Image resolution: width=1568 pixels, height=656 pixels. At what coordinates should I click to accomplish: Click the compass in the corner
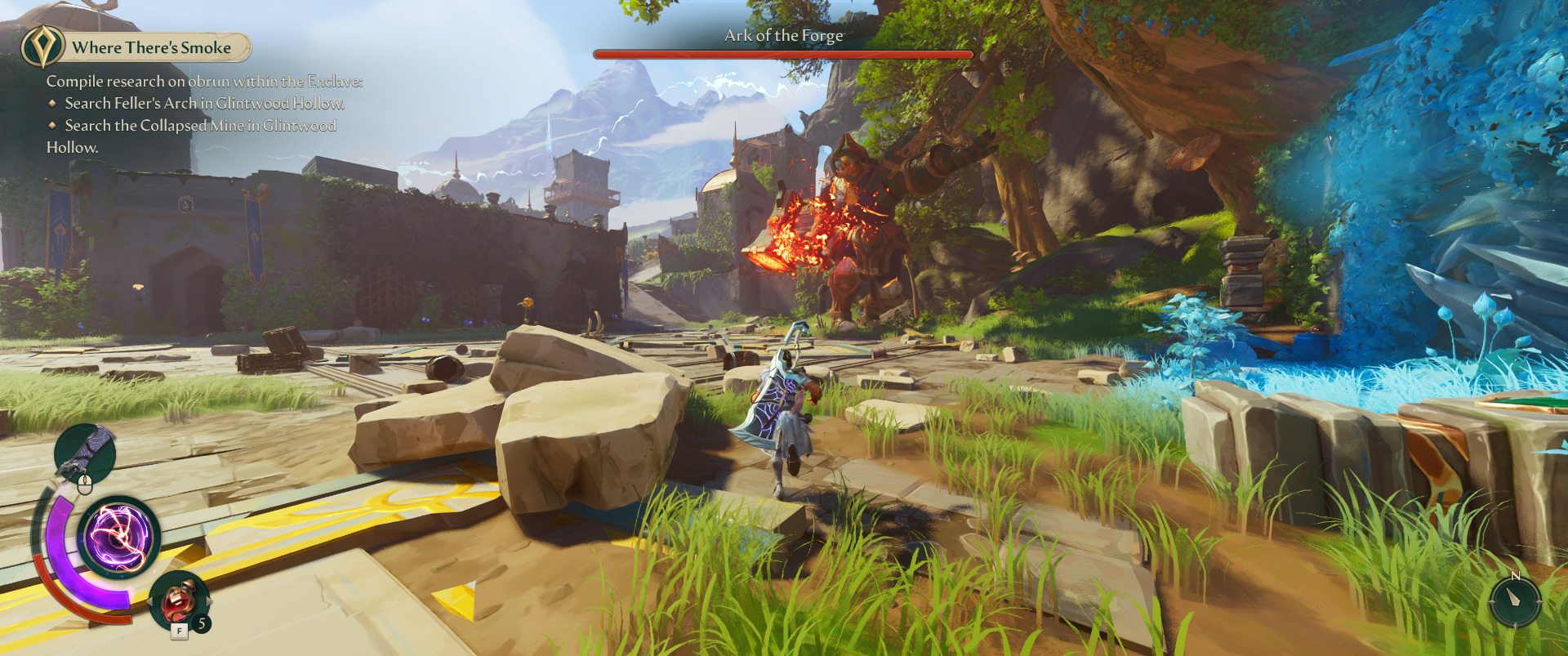coord(1515,600)
